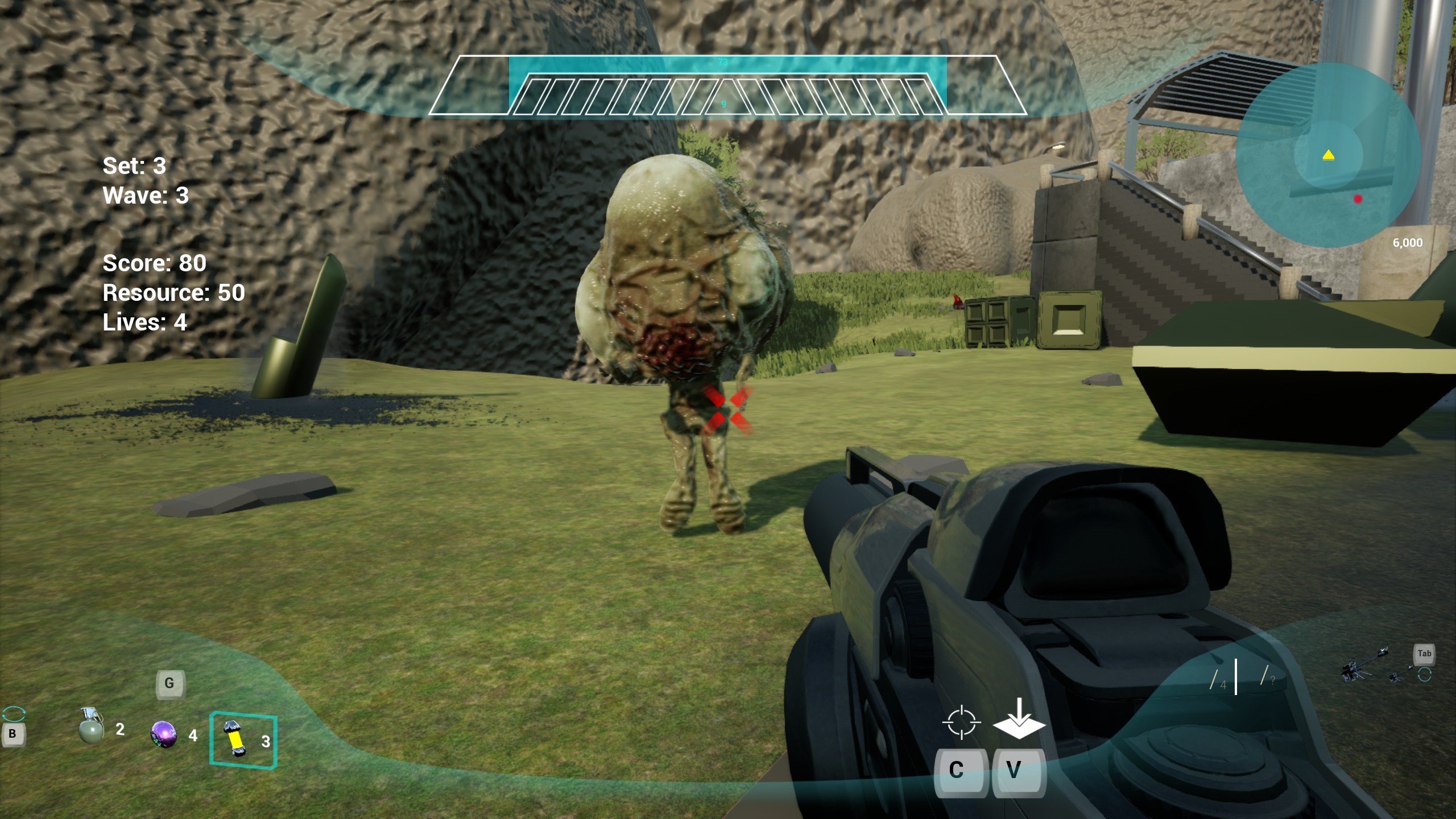Screen dimensions: 1456x819
Task: Choose the purple orb grenade
Action: pos(164,734)
